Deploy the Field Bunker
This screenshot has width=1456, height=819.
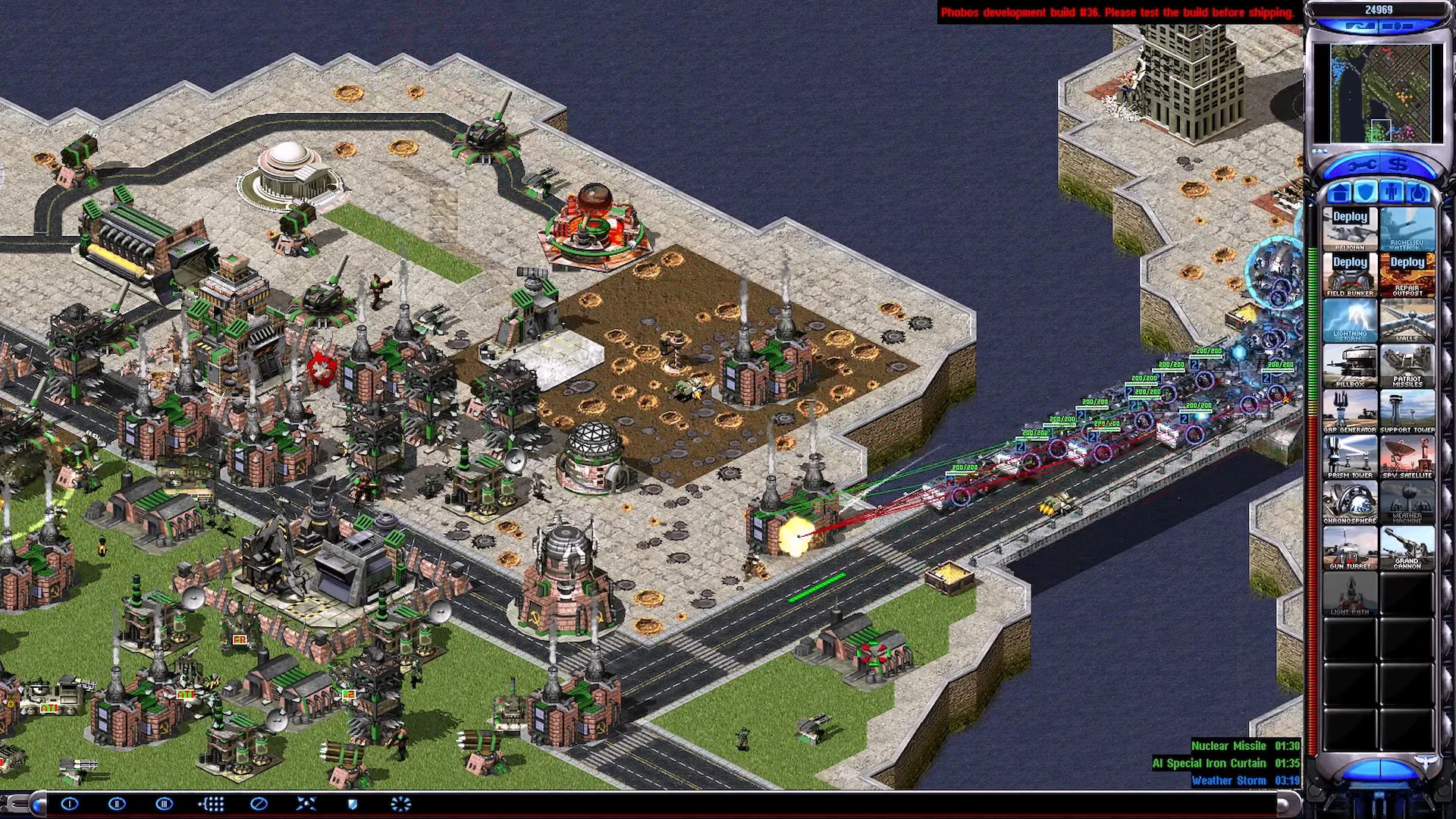(x=1350, y=275)
